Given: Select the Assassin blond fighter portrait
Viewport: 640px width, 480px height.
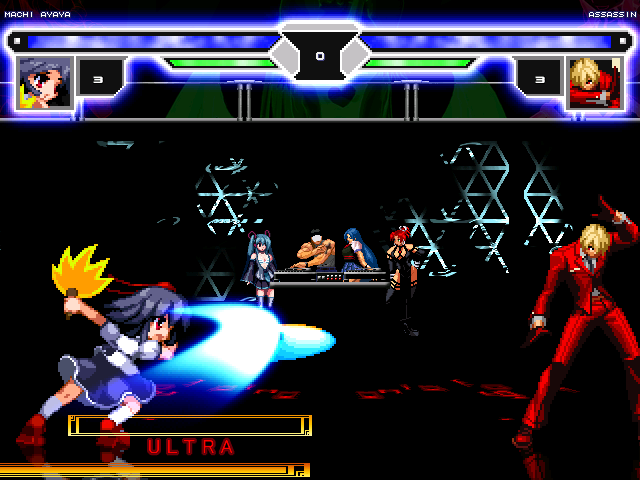Looking at the screenshot, I should pos(593,83).
